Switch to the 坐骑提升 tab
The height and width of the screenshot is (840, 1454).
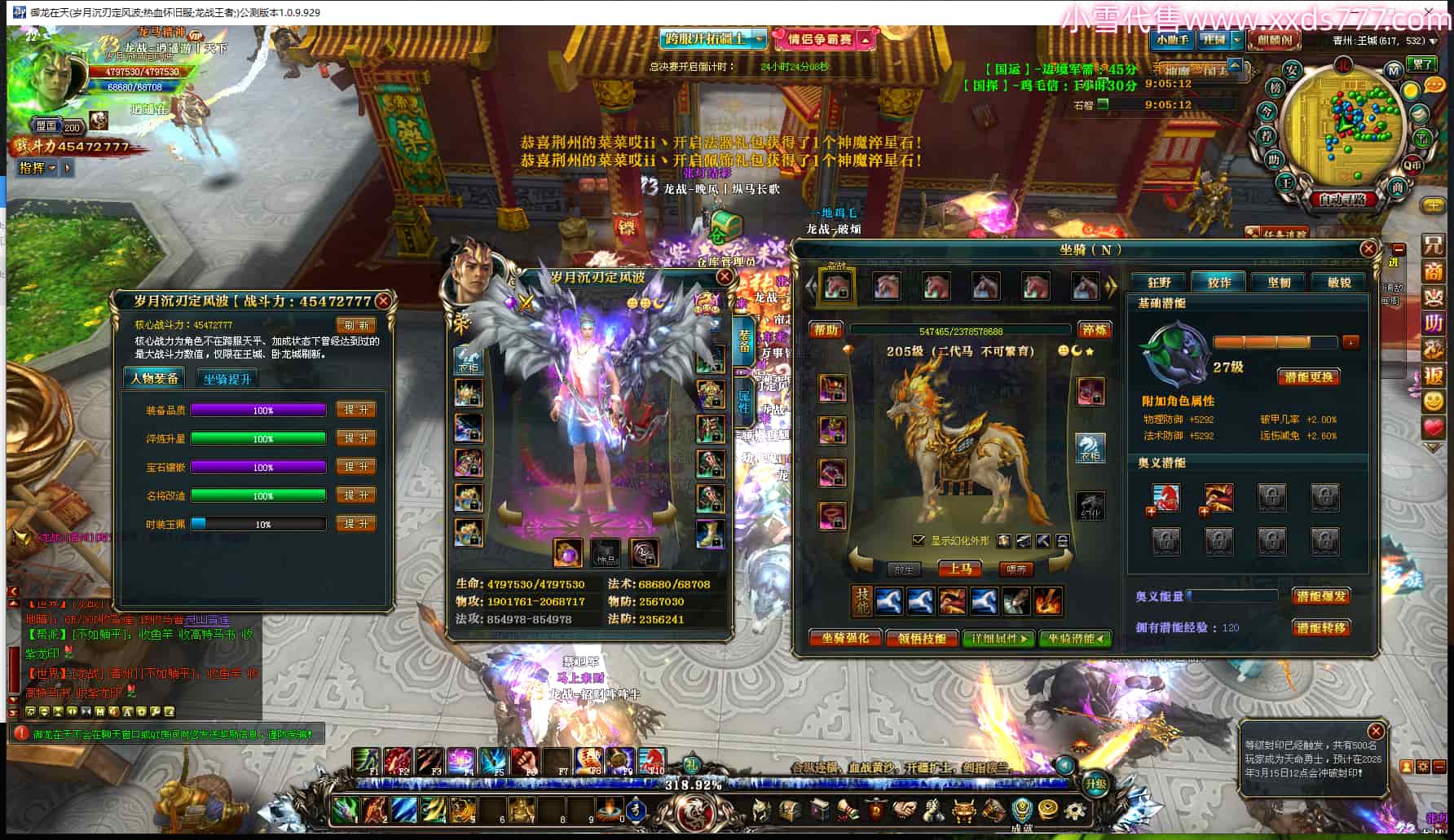tap(227, 379)
